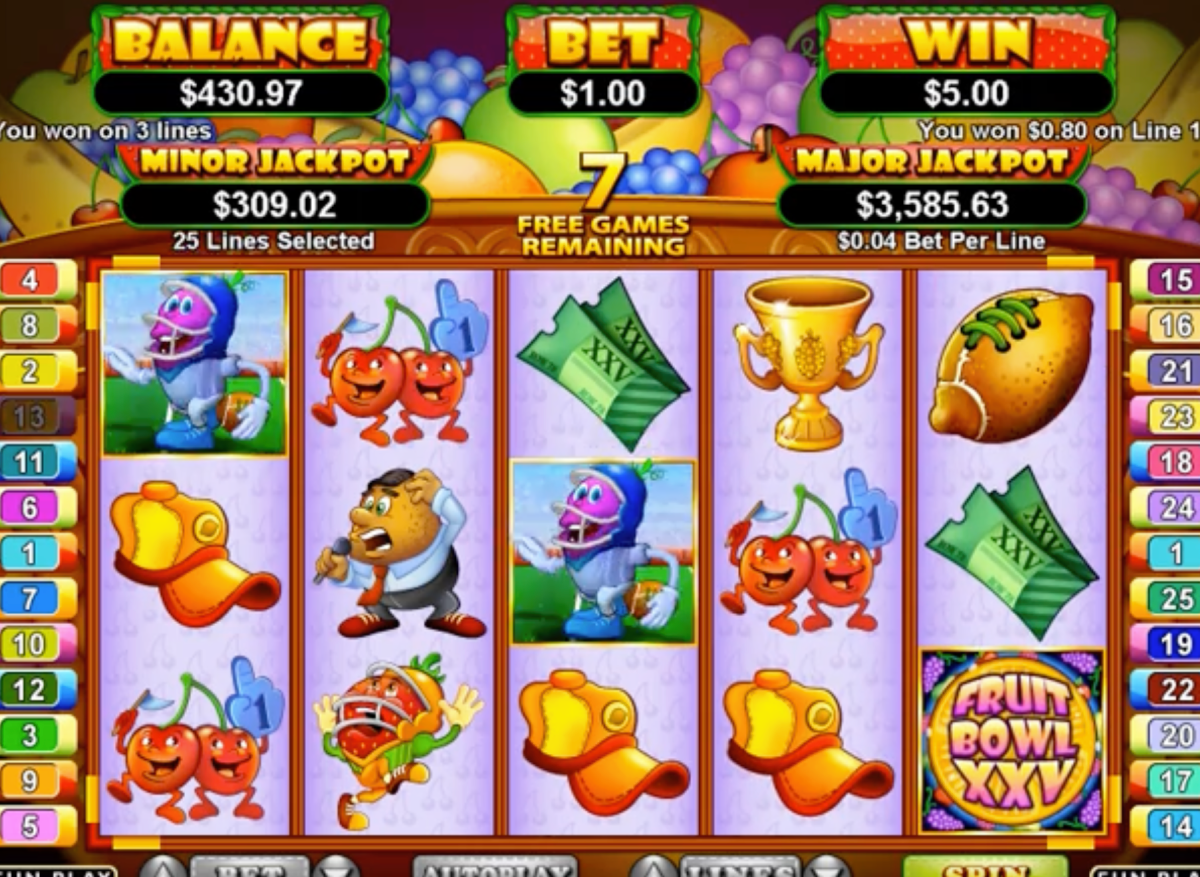Image resolution: width=1200 pixels, height=877 pixels.
Task: Choose payline 12 marker
Action: coord(38,689)
